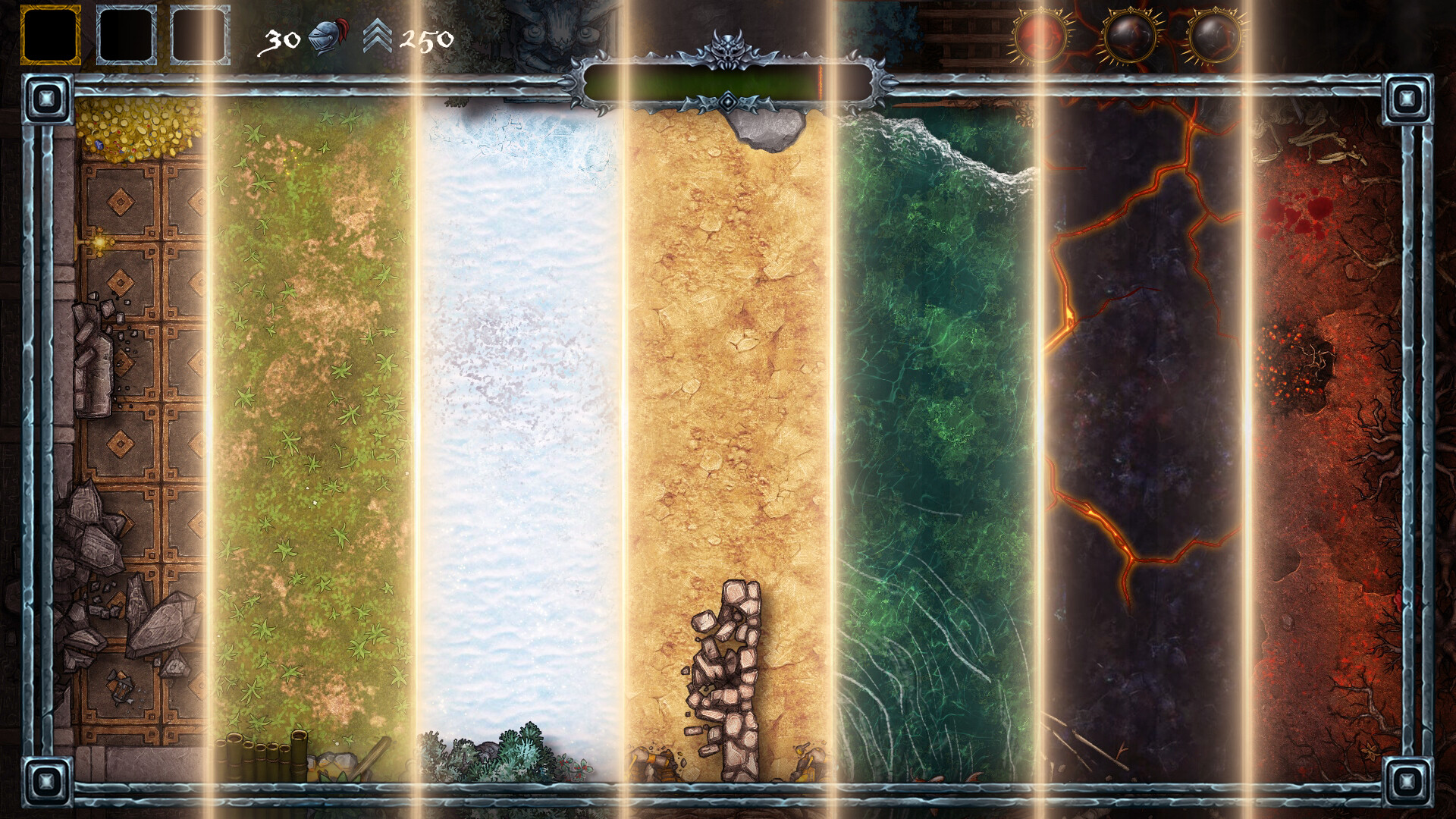The image size is (1456, 819).
Task: Select the gold-framed empty slot
Action: coord(50,35)
